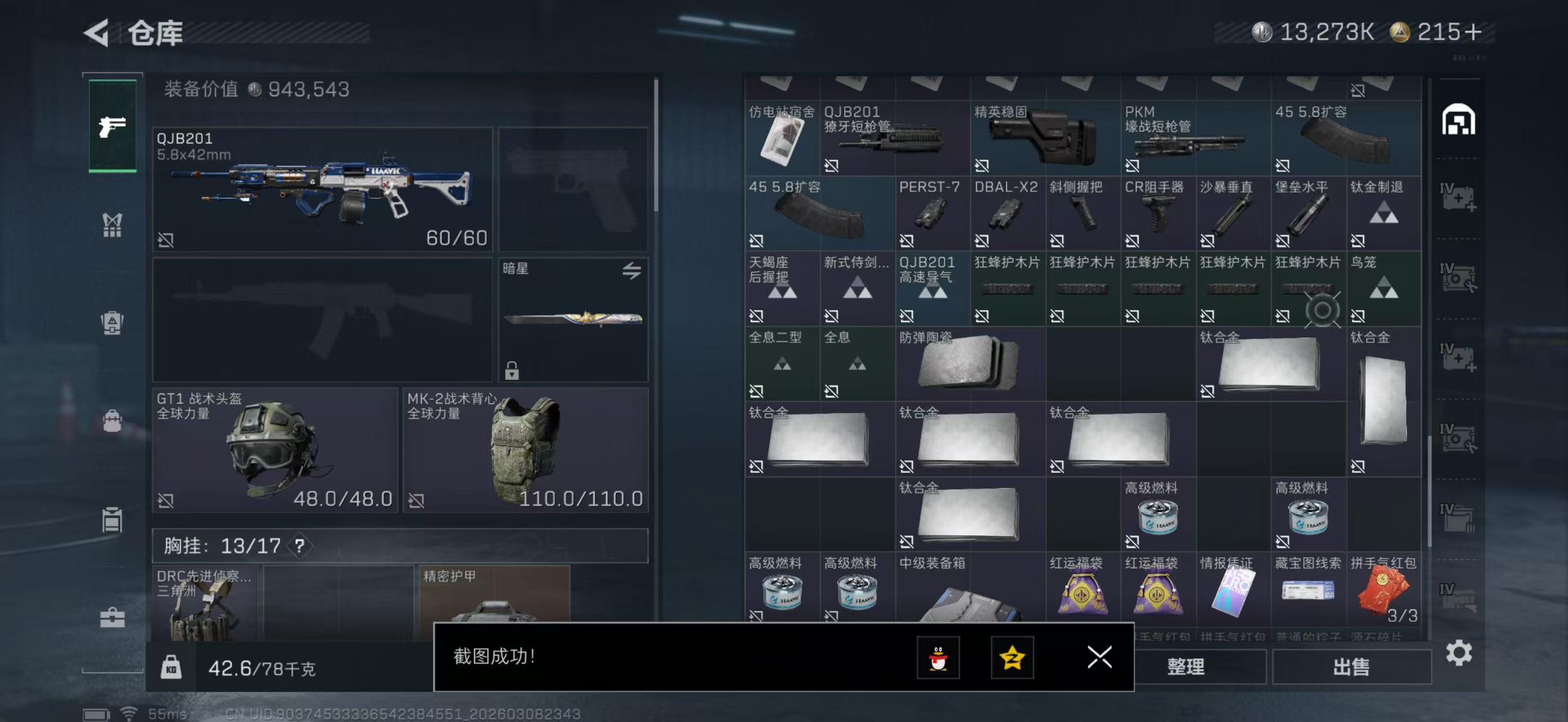
Task: Click the 出售 sell button
Action: click(1351, 667)
